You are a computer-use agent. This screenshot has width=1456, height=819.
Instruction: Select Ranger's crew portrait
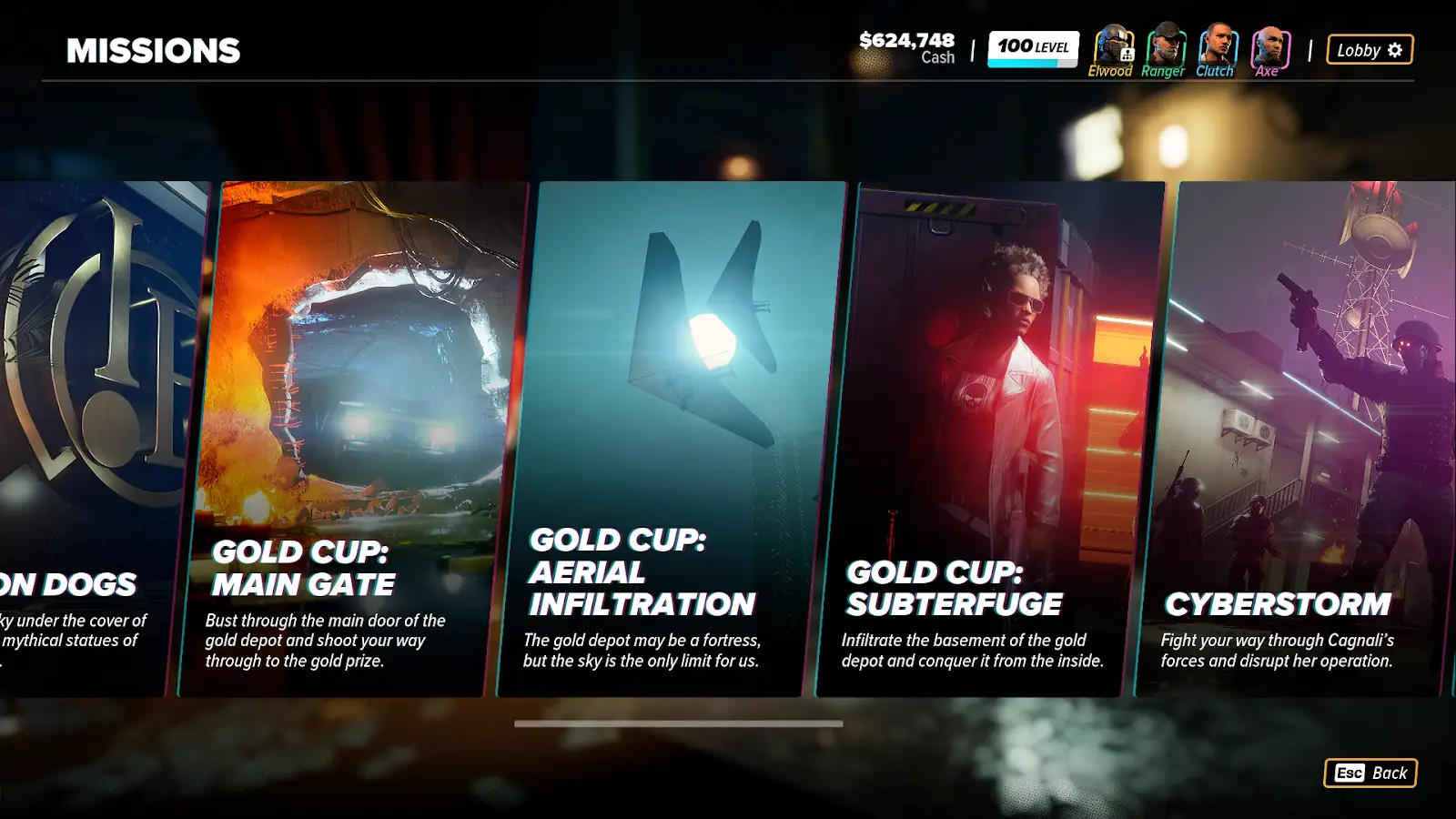1165,45
